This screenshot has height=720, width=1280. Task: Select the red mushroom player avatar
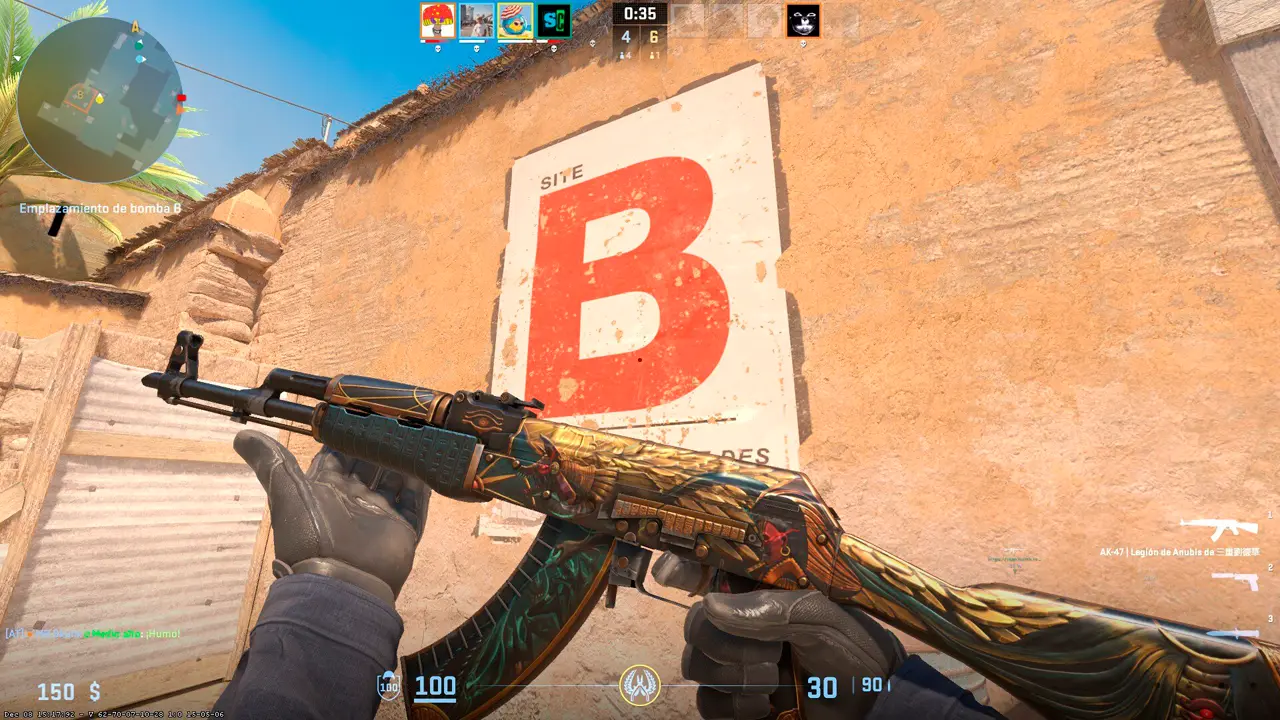(x=437, y=21)
